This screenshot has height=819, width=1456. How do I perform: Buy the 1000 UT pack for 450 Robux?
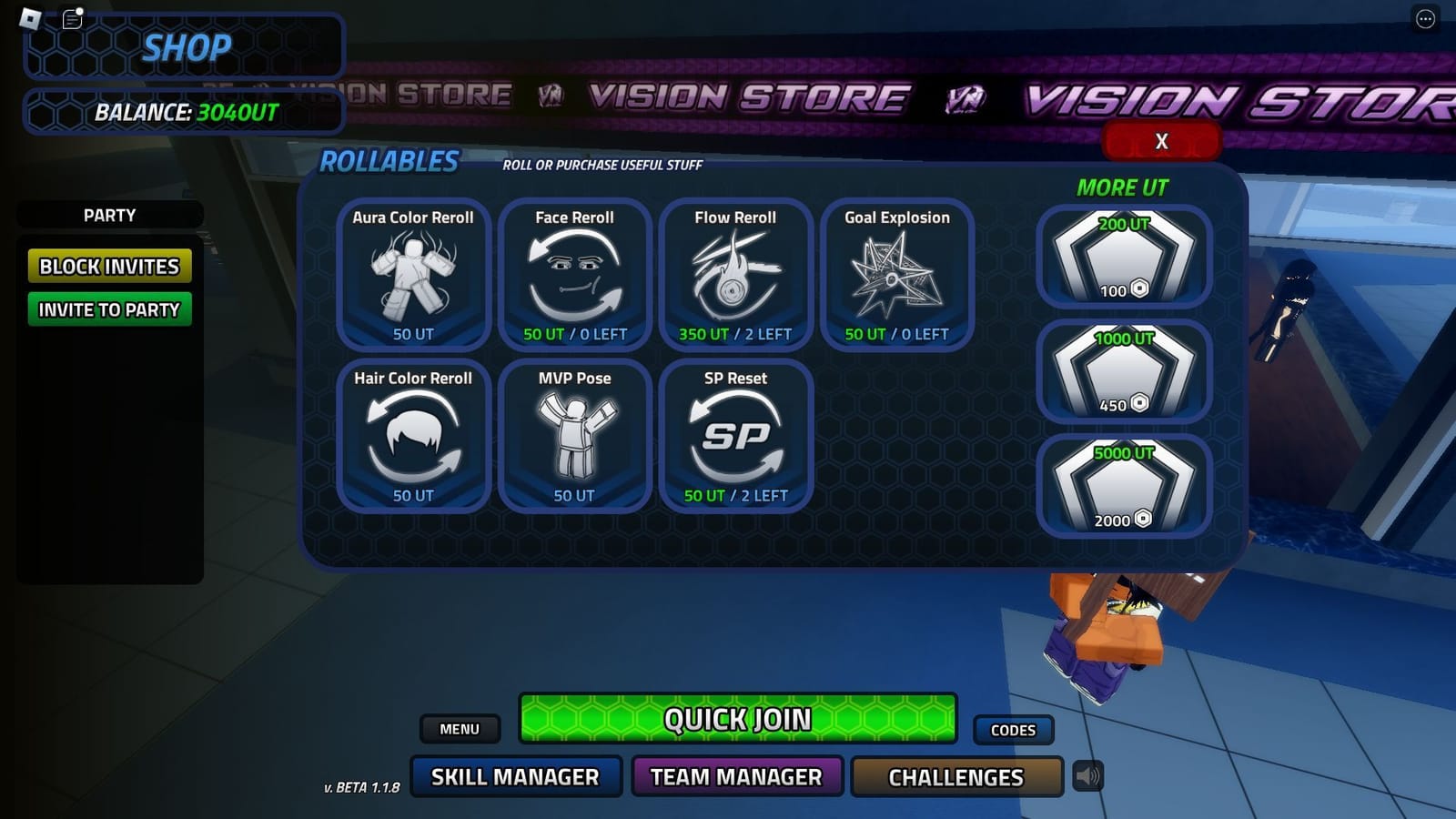click(1123, 373)
